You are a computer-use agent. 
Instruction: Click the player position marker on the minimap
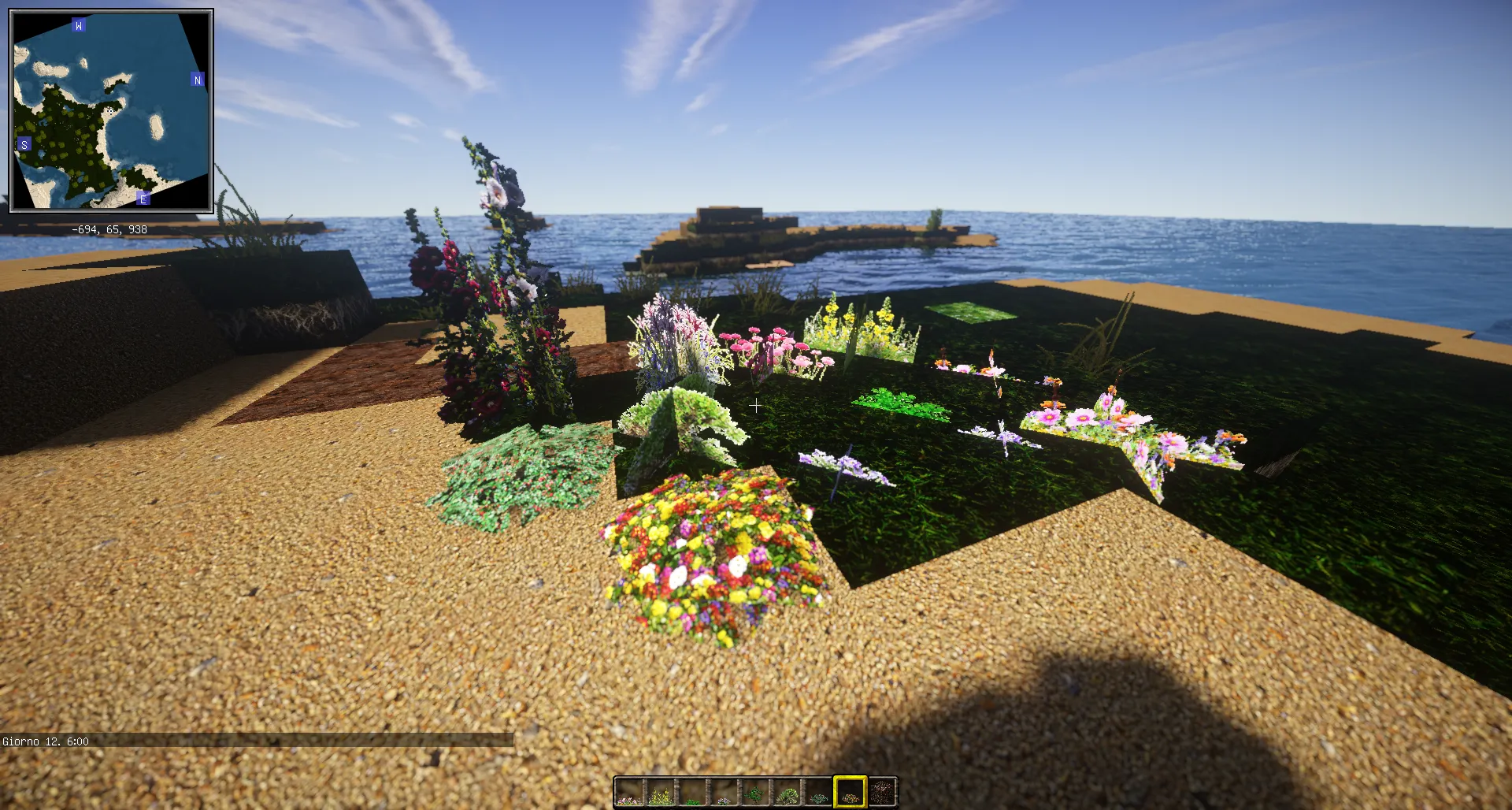coord(110,110)
